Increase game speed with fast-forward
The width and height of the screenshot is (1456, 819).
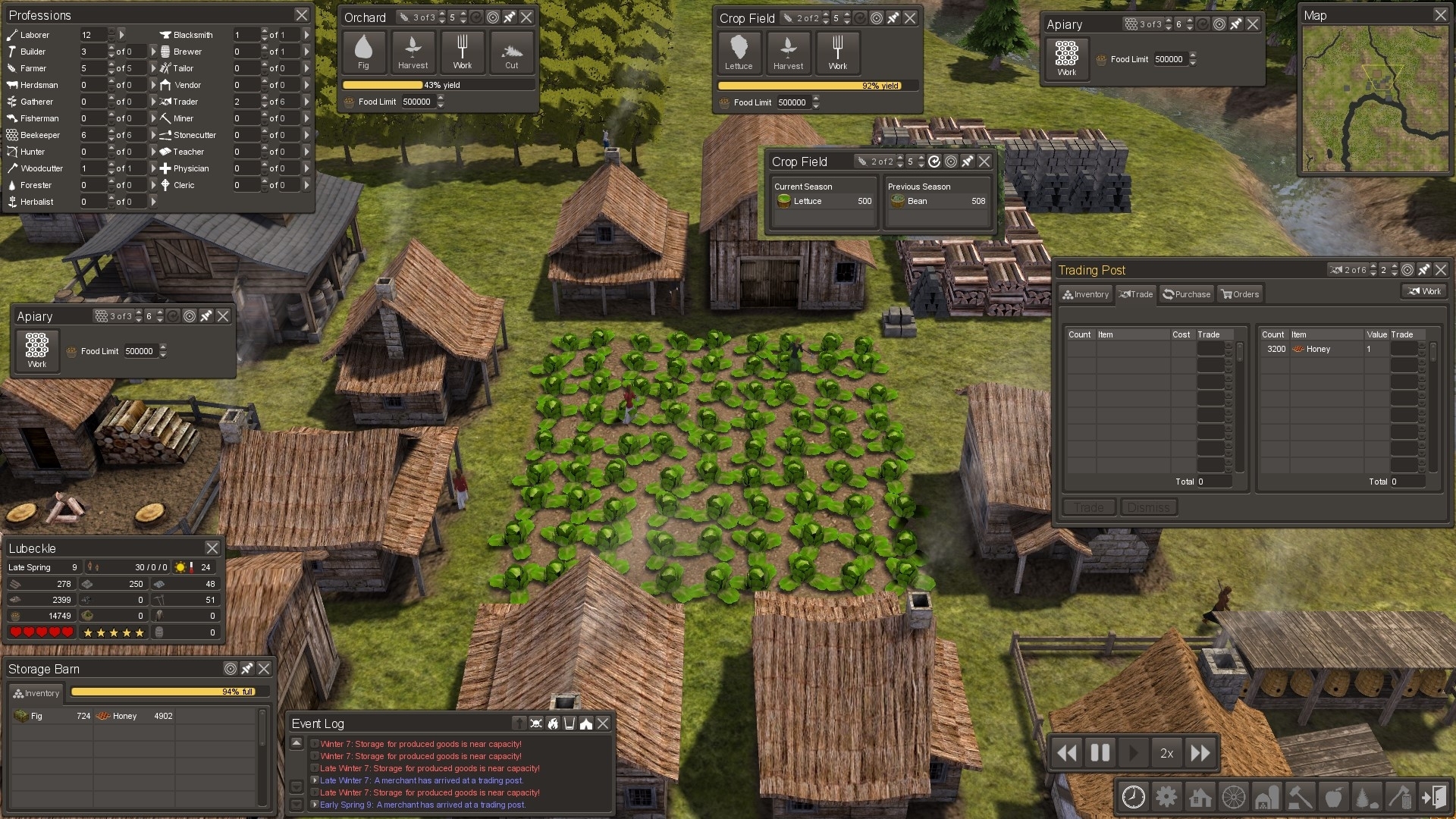tap(1200, 753)
